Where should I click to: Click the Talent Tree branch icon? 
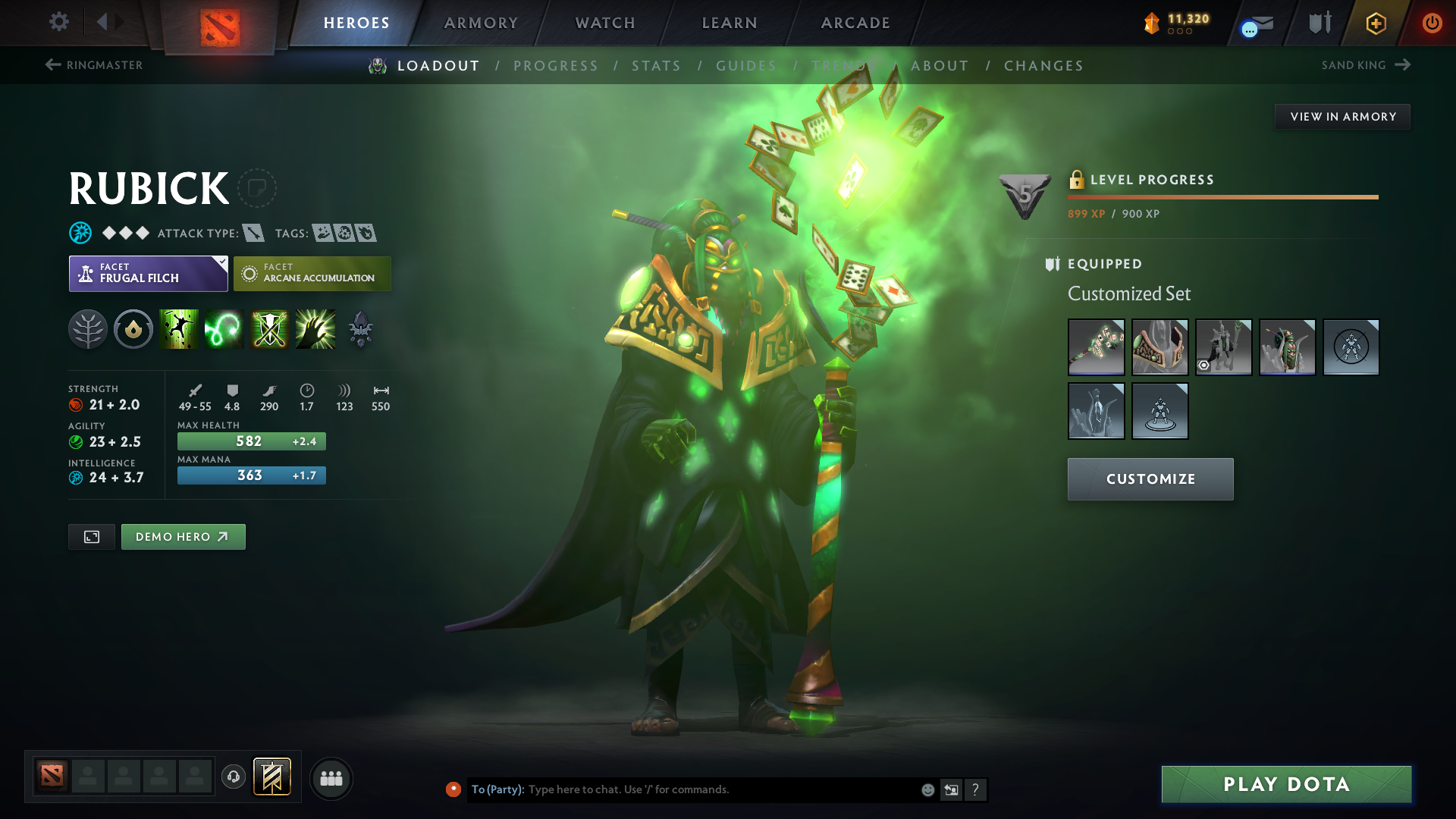[87, 328]
